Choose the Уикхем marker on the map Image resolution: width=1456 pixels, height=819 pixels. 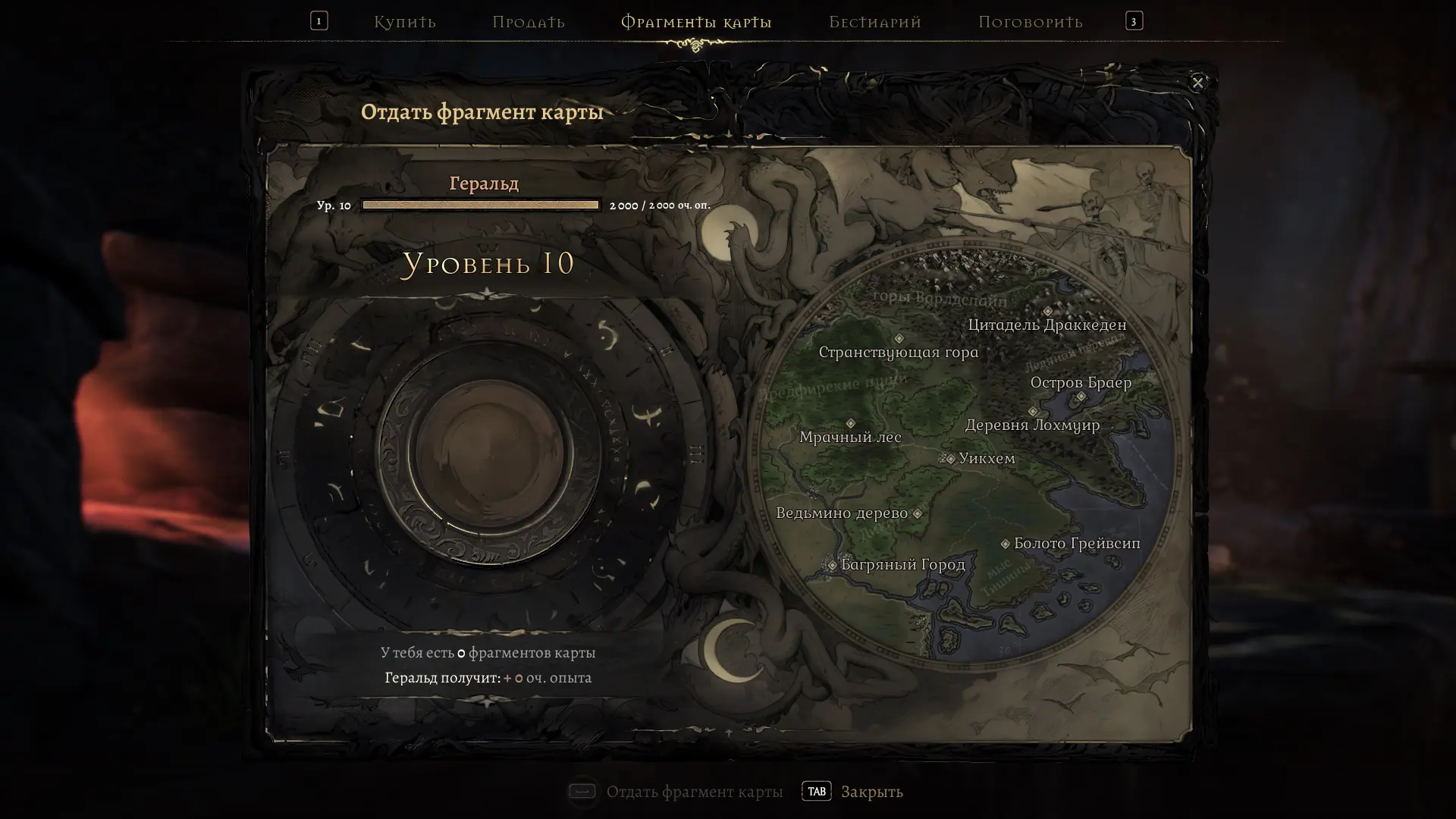click(x=950, y=459)
